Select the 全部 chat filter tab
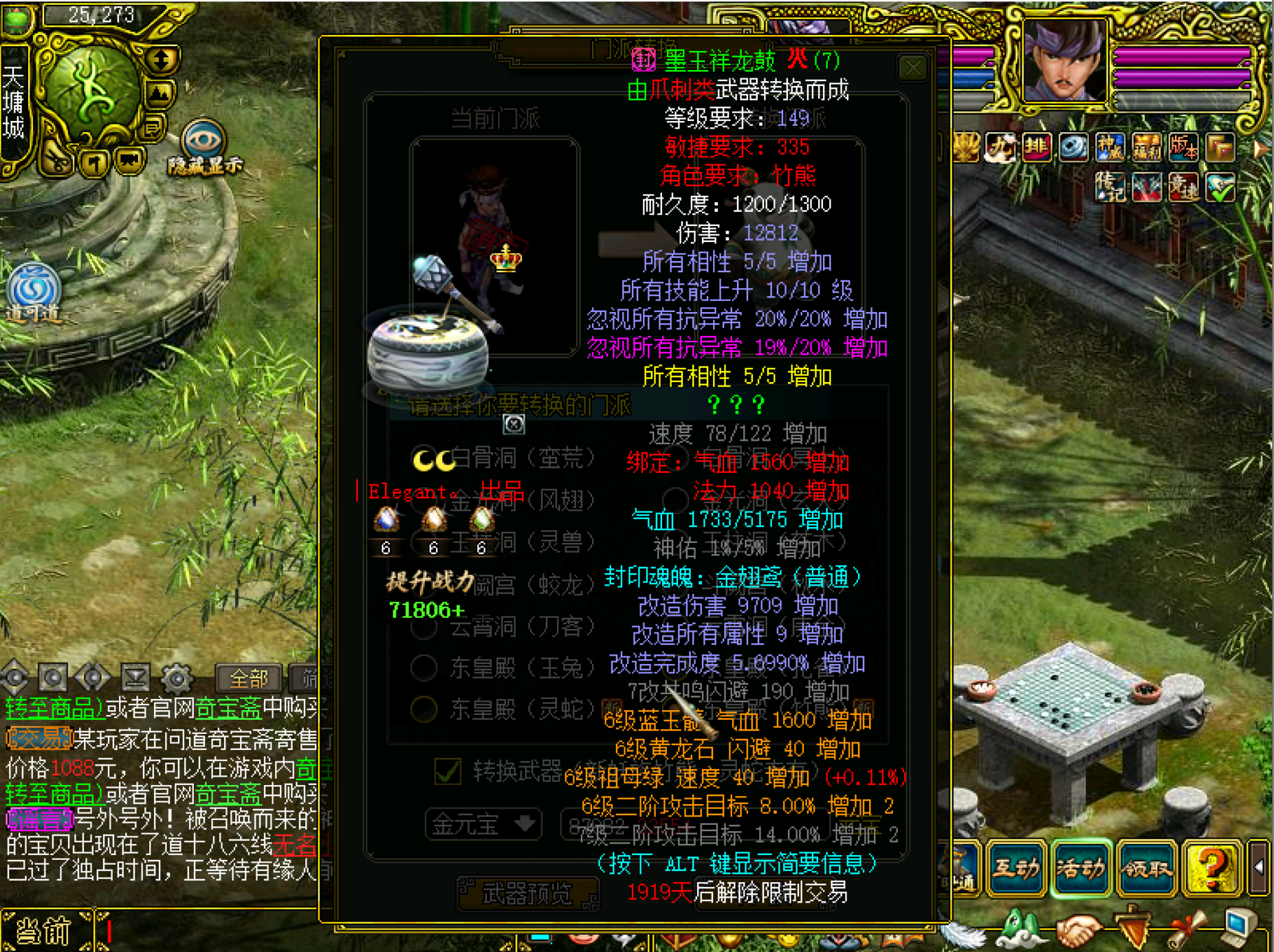 (x=248, y=678)
